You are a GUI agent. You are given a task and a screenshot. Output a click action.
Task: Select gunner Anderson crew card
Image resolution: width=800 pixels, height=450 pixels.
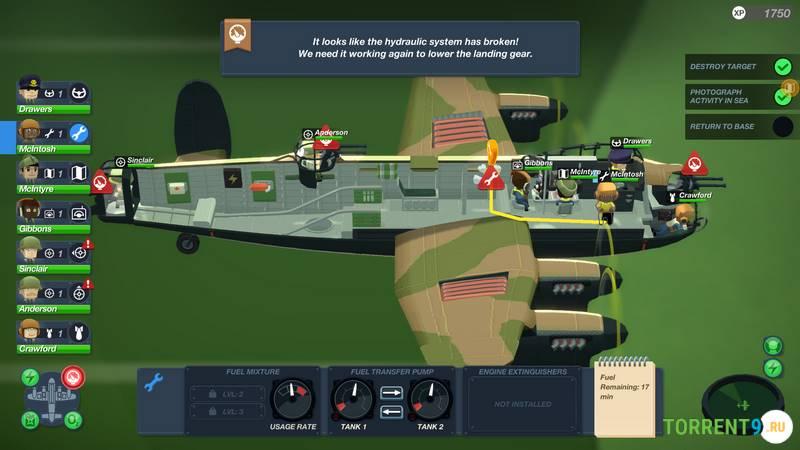tap(32, 291)
